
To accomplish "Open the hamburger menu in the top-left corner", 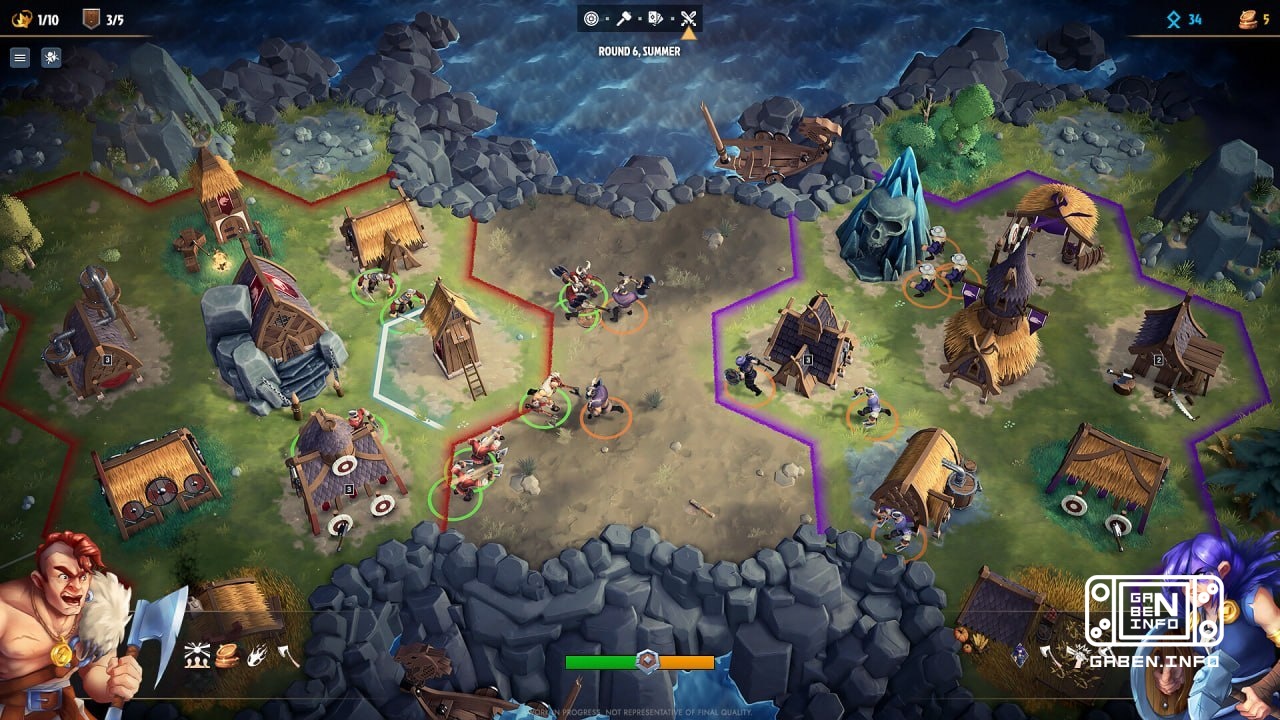I will pos(19,57).
